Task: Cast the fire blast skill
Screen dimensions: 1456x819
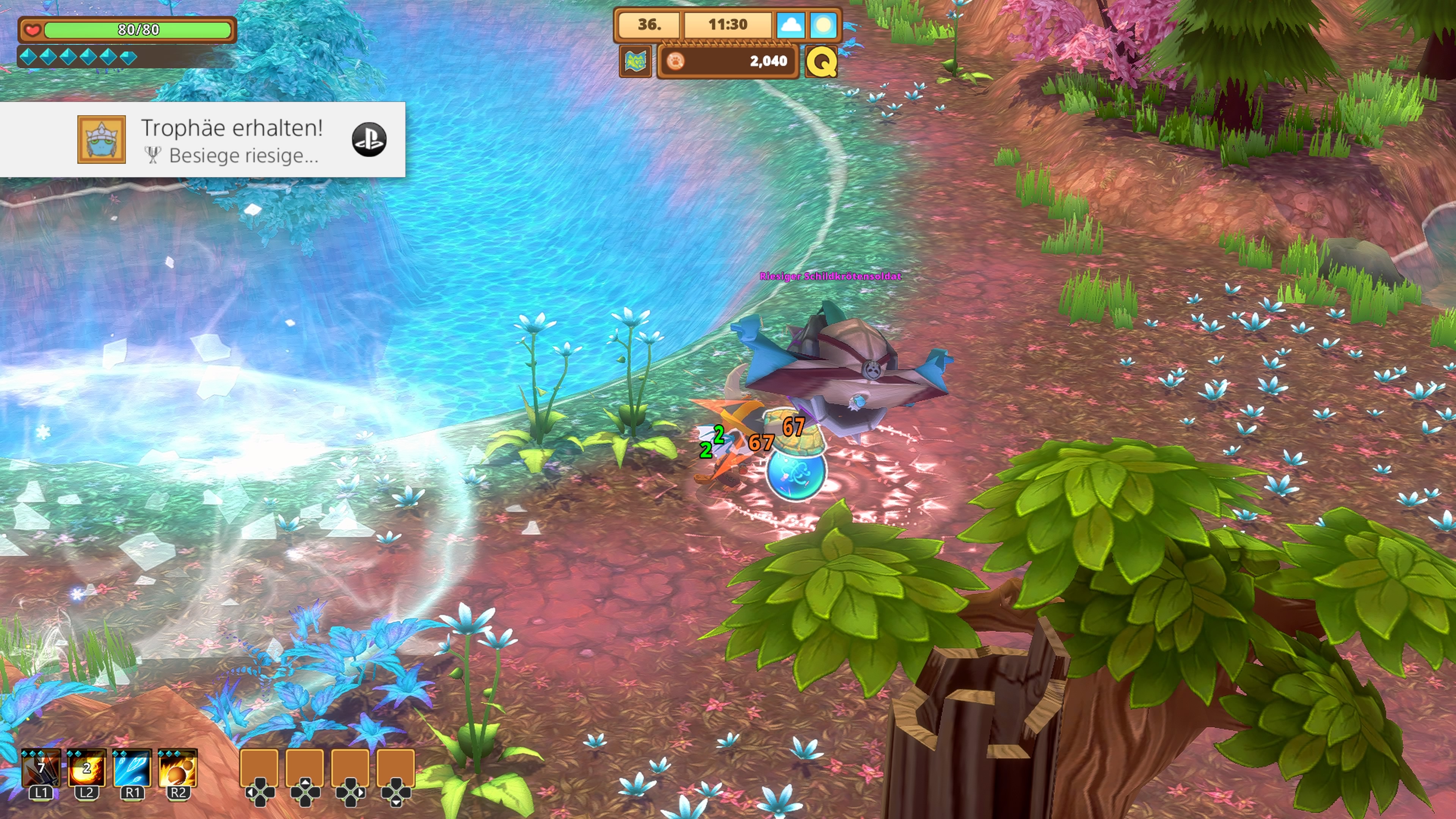Action: pos(86,769)
